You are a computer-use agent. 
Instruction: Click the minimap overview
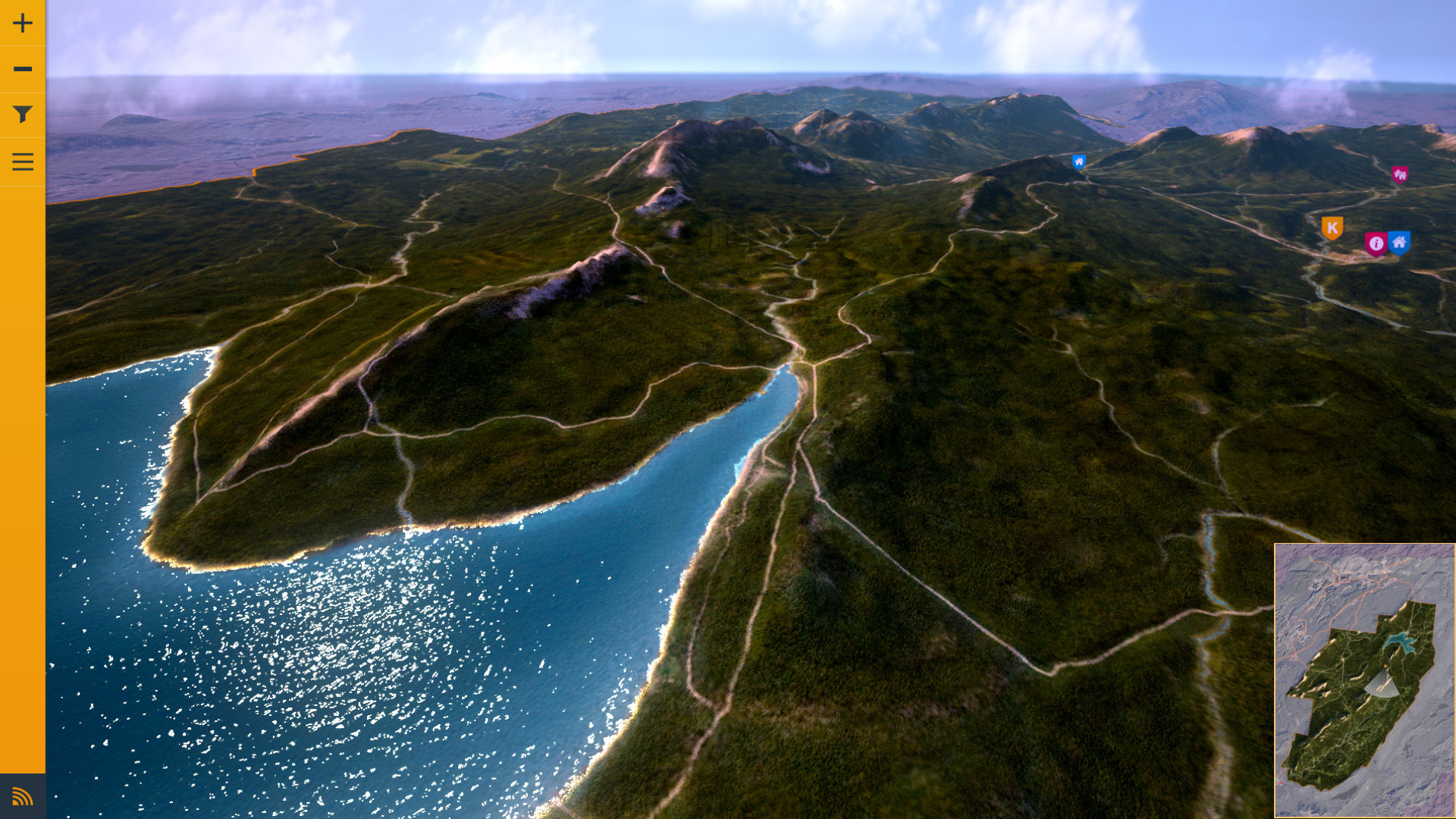point(1364,680)
